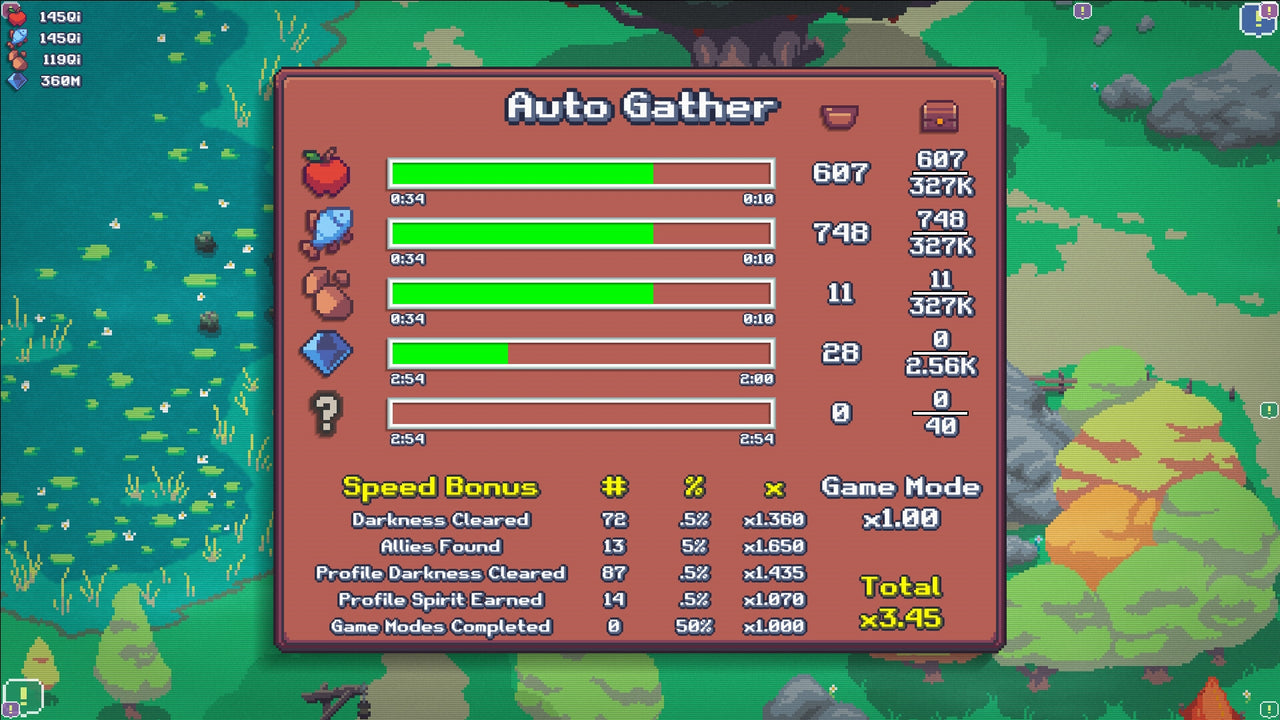Image resolution: width=1280 pixels, height=720 pixels.
Task: Select the fish resource icon
Action: [x=327, y=233]
